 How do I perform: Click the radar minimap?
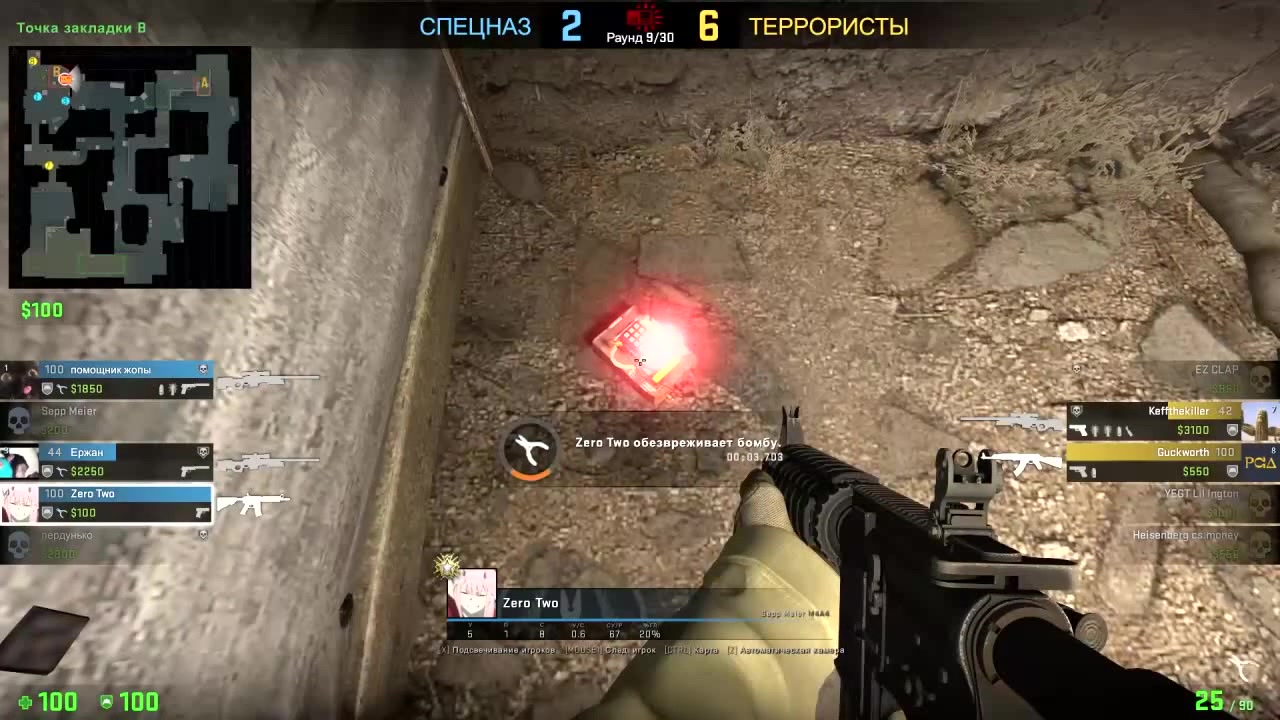130,167
